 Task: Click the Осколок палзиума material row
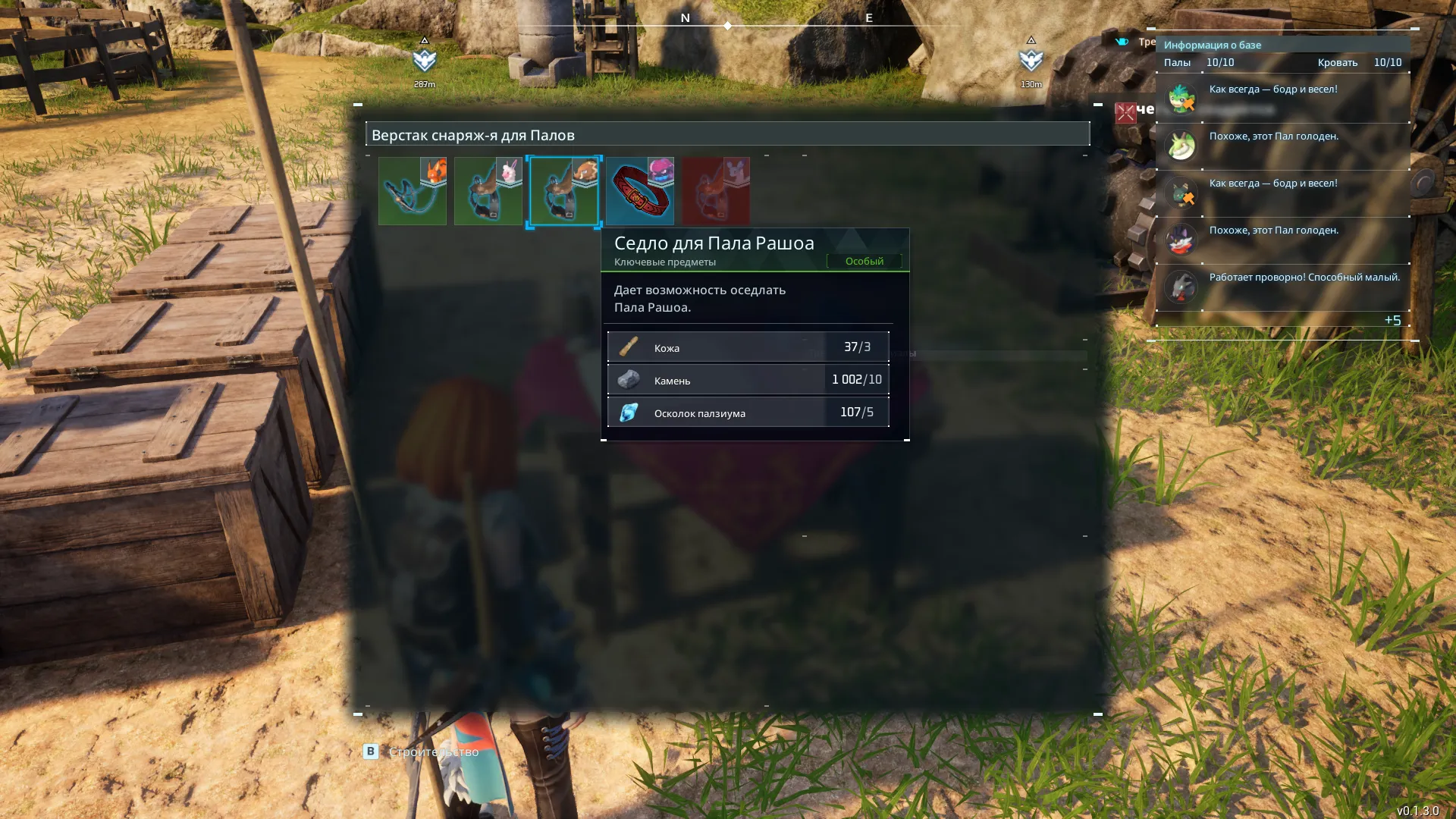[748, 413]
